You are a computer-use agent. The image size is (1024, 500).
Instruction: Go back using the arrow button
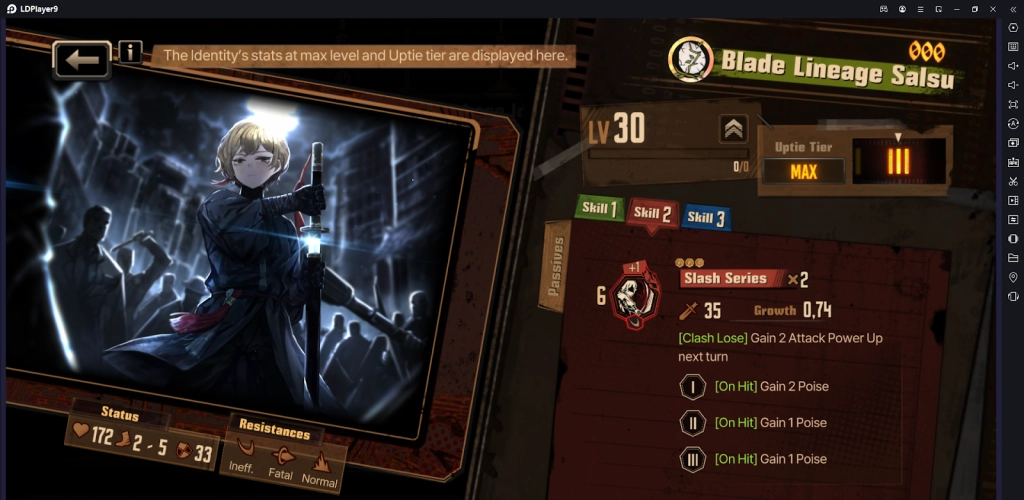click(82, 60)
